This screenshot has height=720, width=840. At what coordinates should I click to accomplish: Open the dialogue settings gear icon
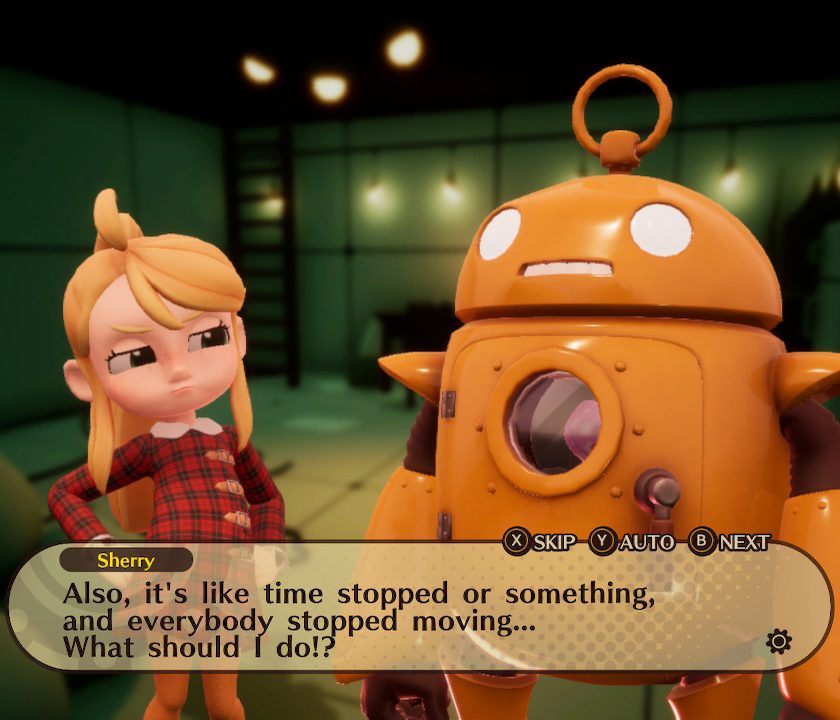[778, 641]
